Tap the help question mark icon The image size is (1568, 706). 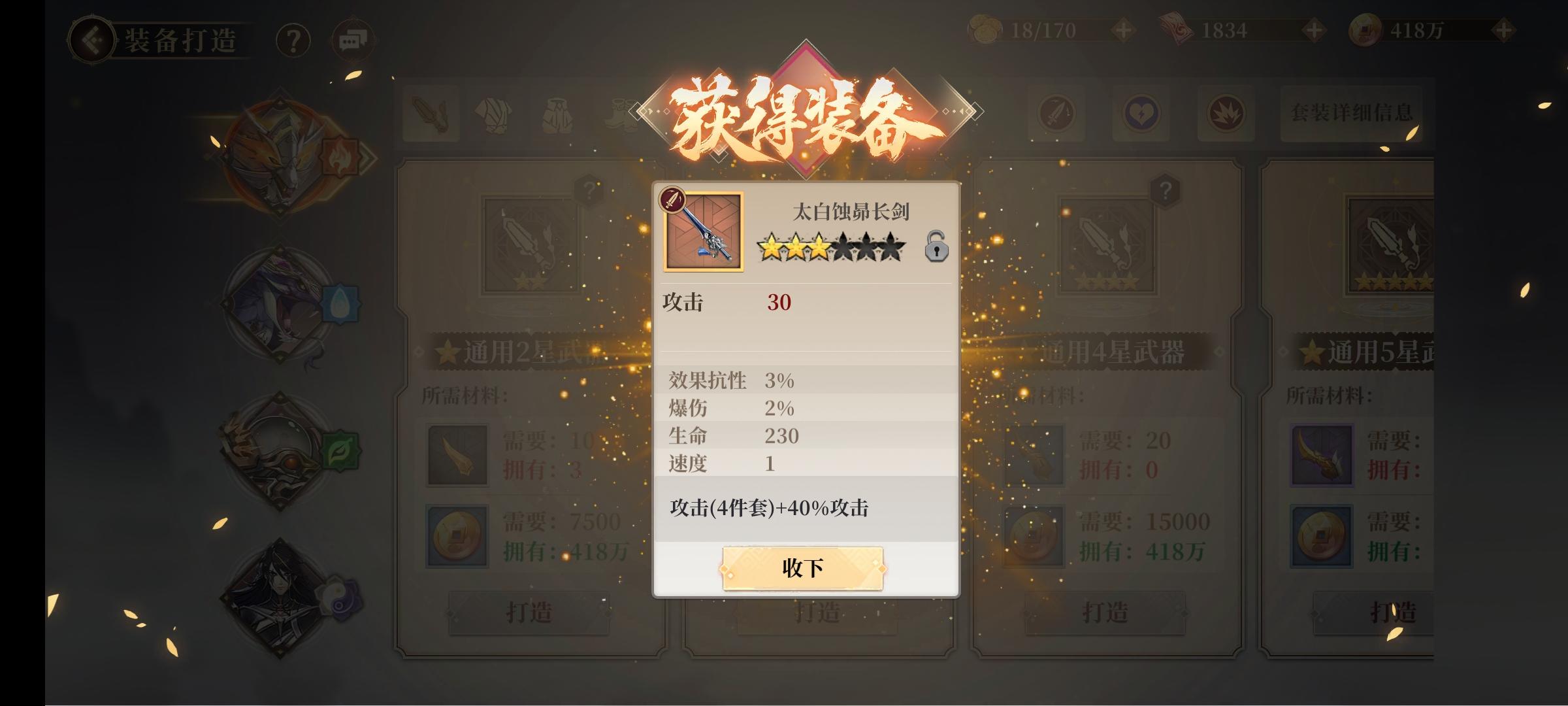pyautogui.click(x=294, y=41)
